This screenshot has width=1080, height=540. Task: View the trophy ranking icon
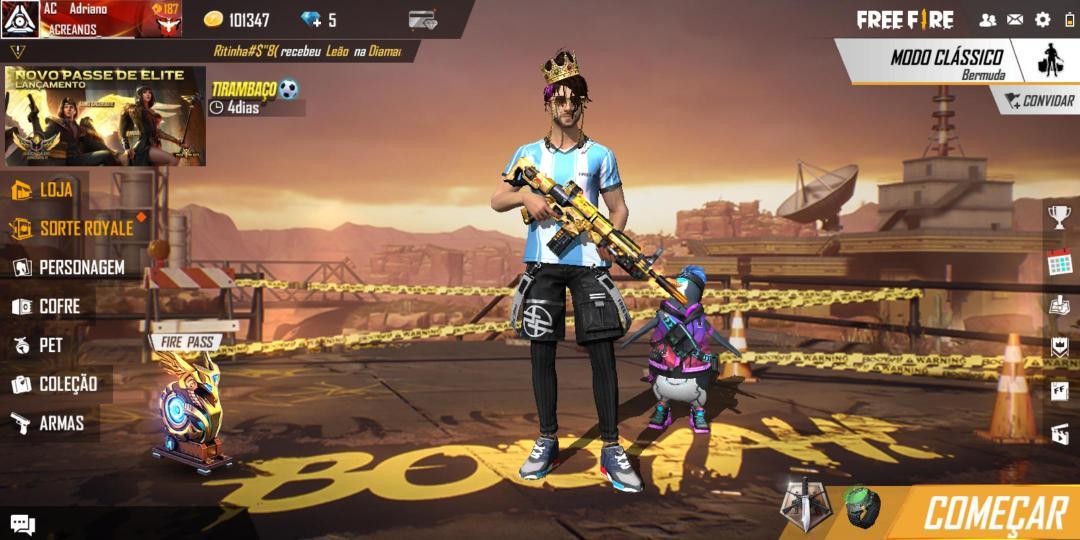tap(1059, 215)
